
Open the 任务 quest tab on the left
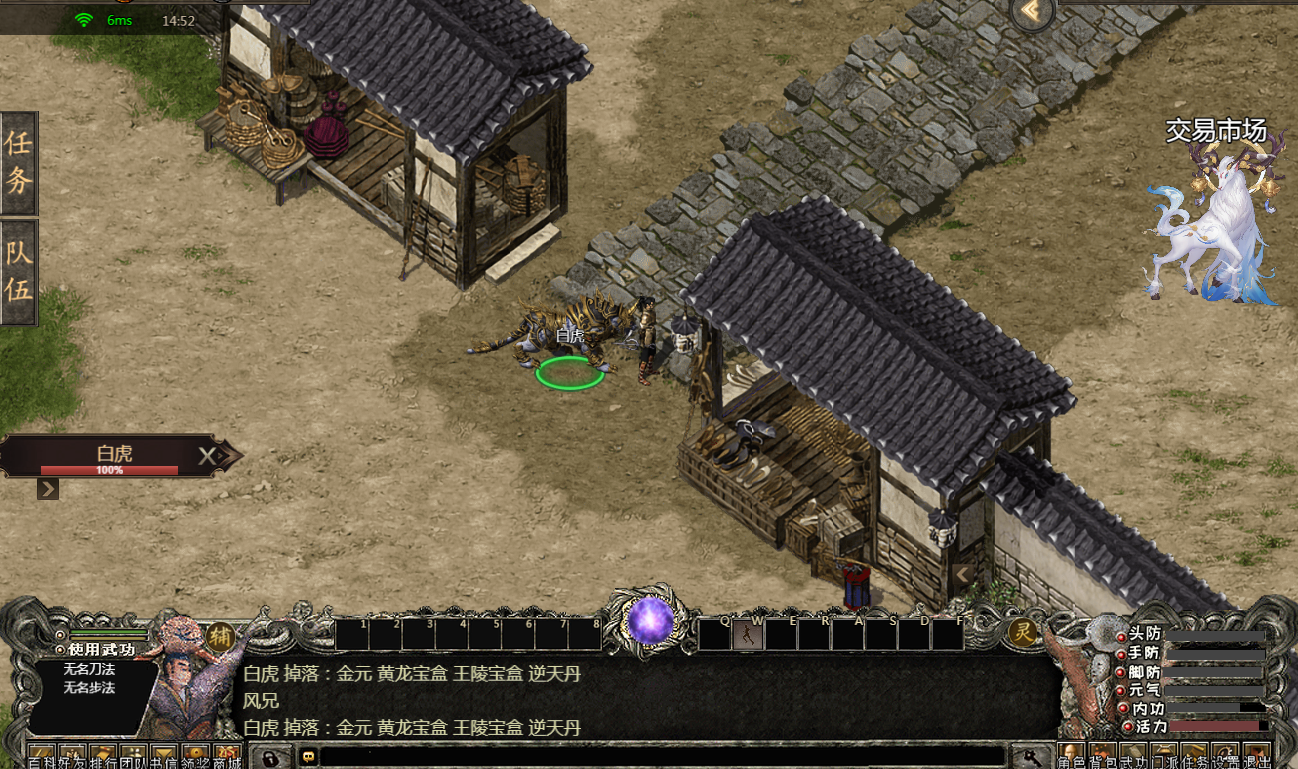point(19,162)
